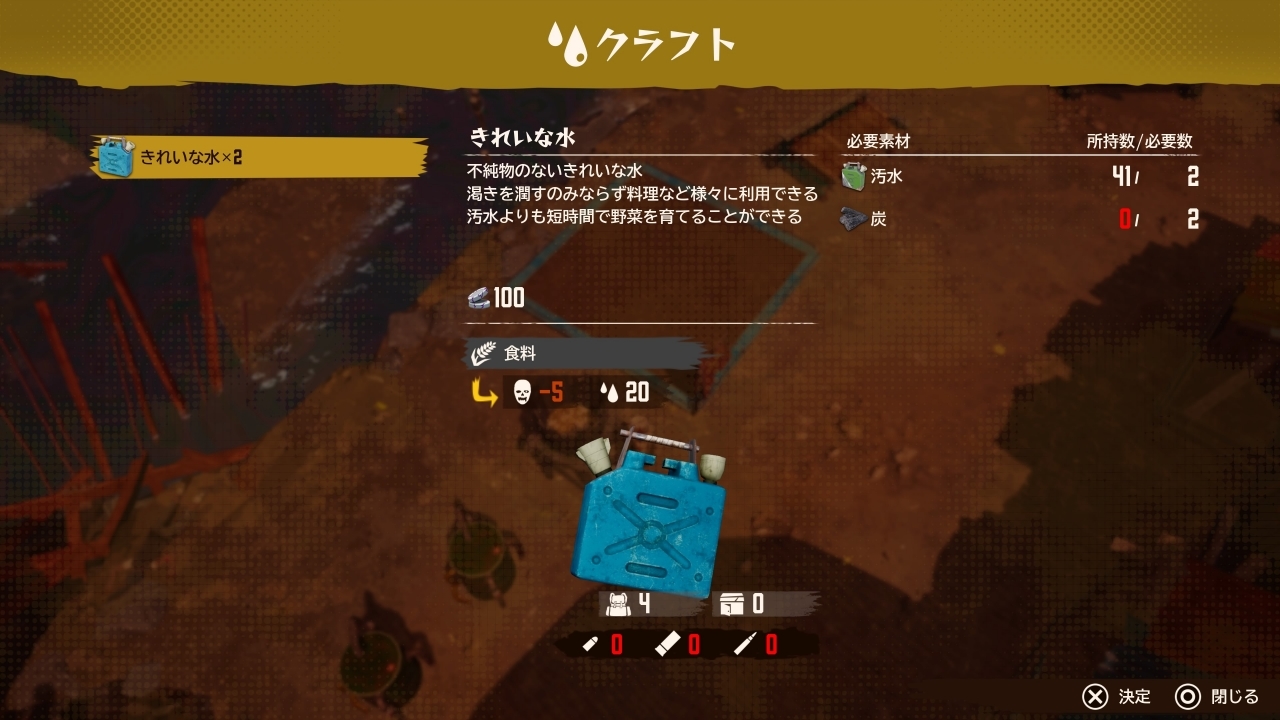This screenshot has height=720, width=1280.
Task: Click the water drop icon in the クラフト title
Action: [x=567, y=43]
